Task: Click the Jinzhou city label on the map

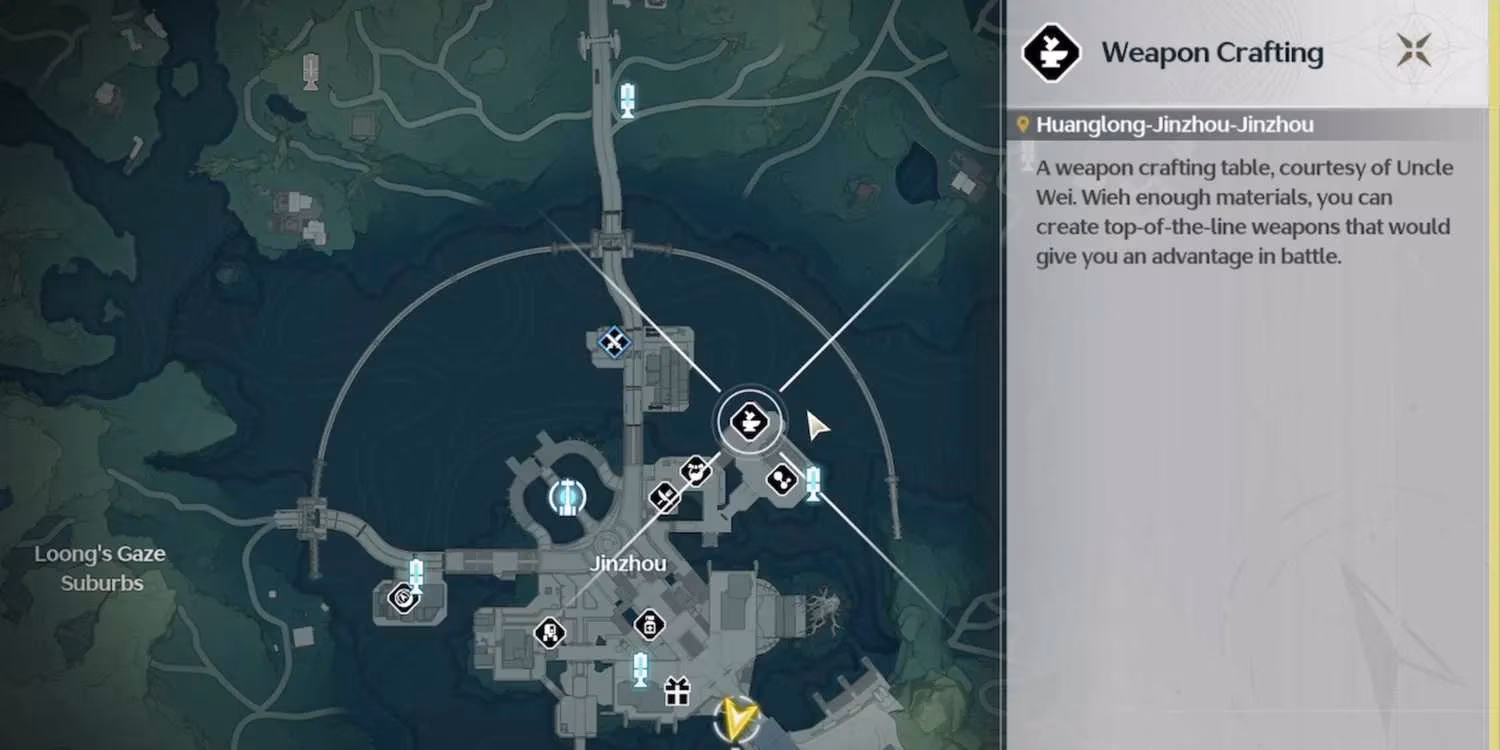Action: pyautogui.click(x=629, y=563)
